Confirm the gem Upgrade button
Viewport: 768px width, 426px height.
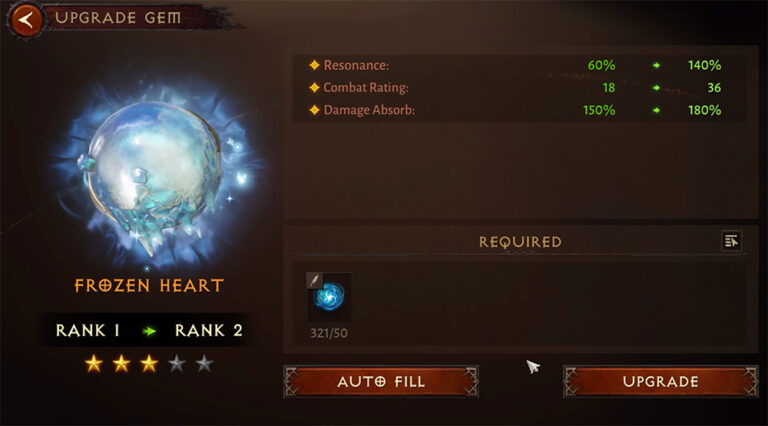[x=661, y=381]
